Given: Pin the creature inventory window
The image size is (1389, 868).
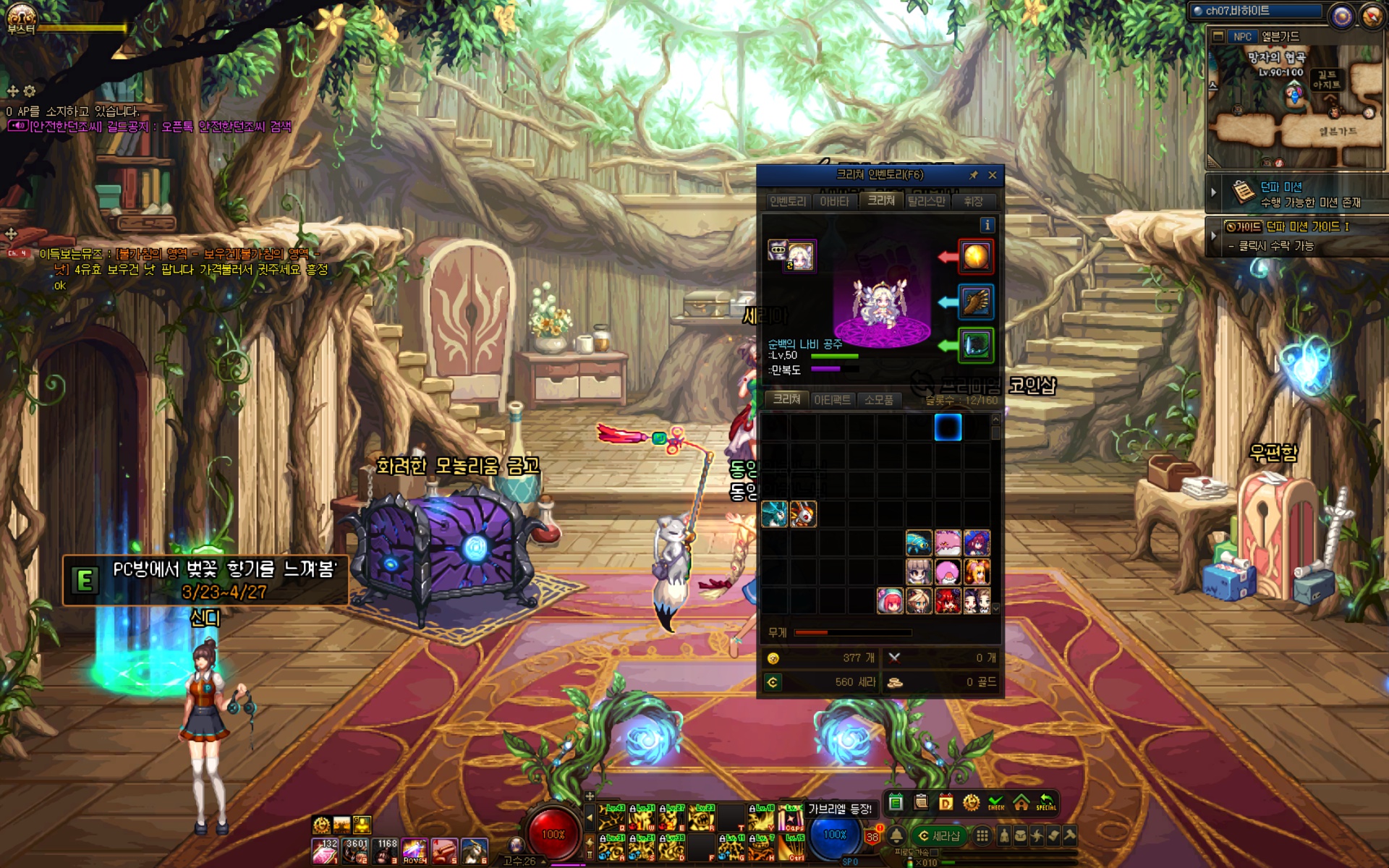Looking at the screenshot, I should click(973, 175).
